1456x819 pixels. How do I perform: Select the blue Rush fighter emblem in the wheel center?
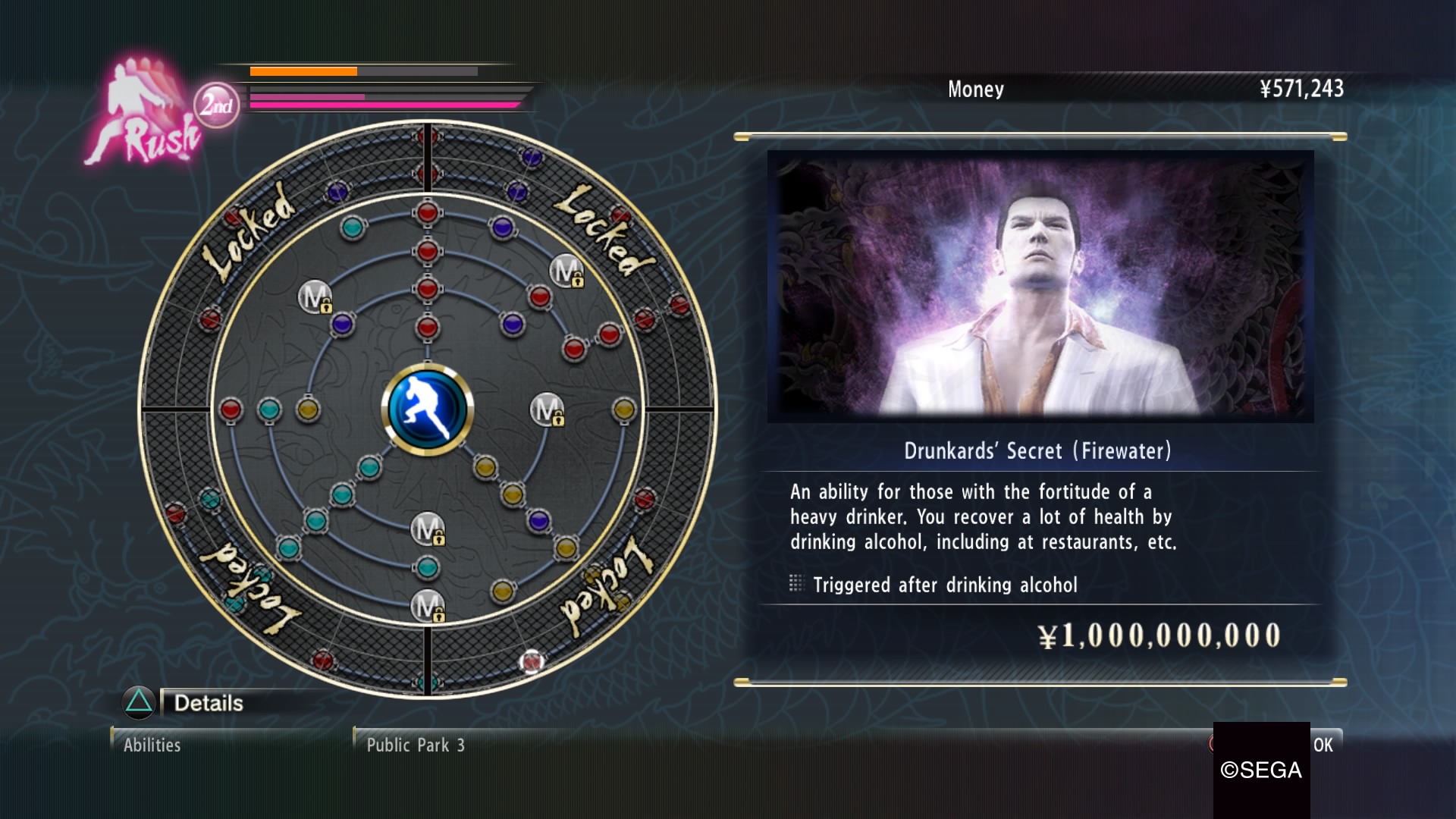[428, 409]
